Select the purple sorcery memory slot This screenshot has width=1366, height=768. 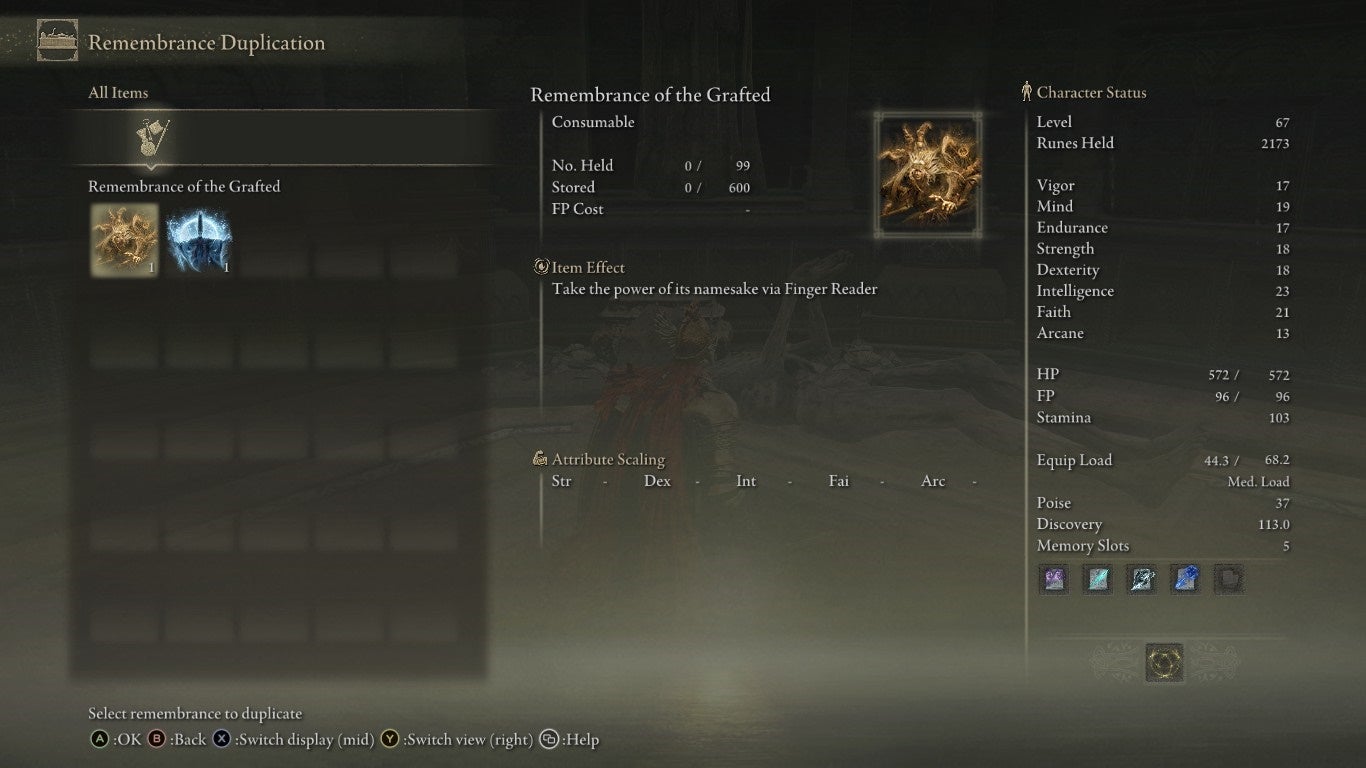(x=1054, y=579)
